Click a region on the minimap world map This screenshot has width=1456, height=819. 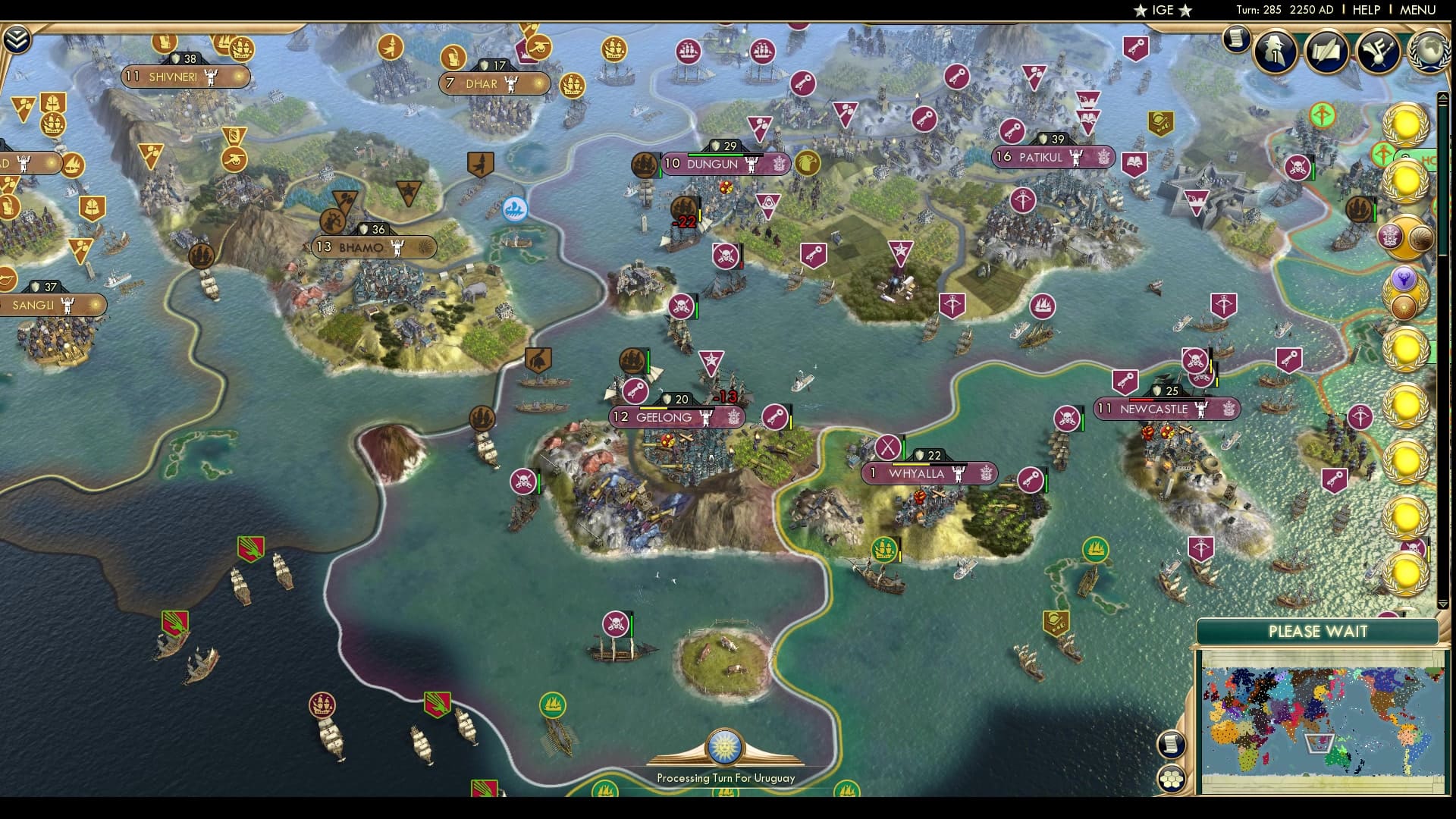click(x=1327, y=720)
